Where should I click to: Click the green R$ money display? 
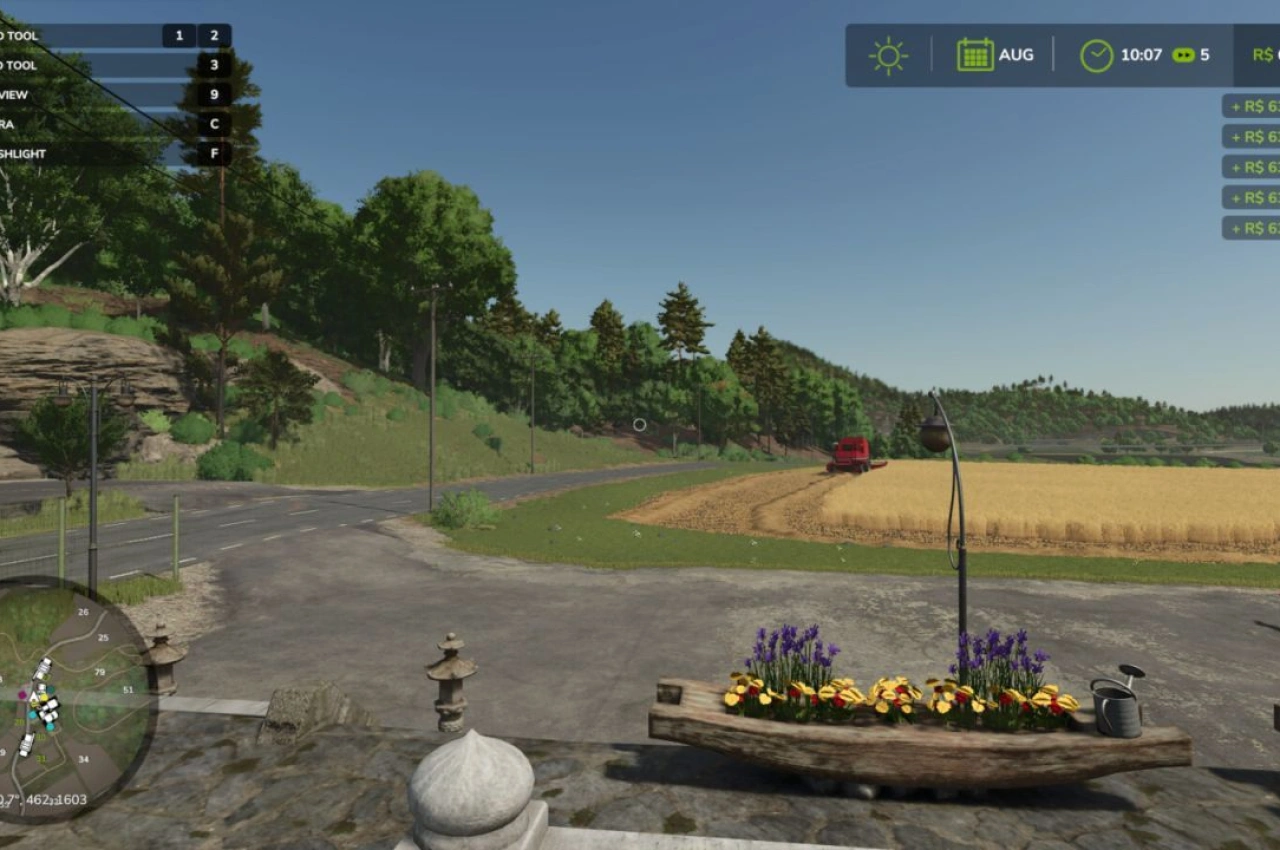coord(1262,54)
